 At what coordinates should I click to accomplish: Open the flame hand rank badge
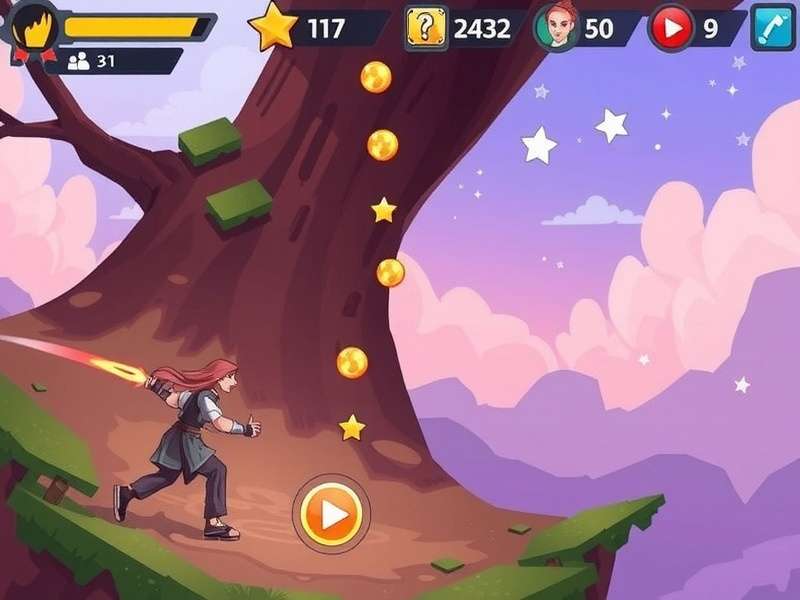click(x=33, y=28)
